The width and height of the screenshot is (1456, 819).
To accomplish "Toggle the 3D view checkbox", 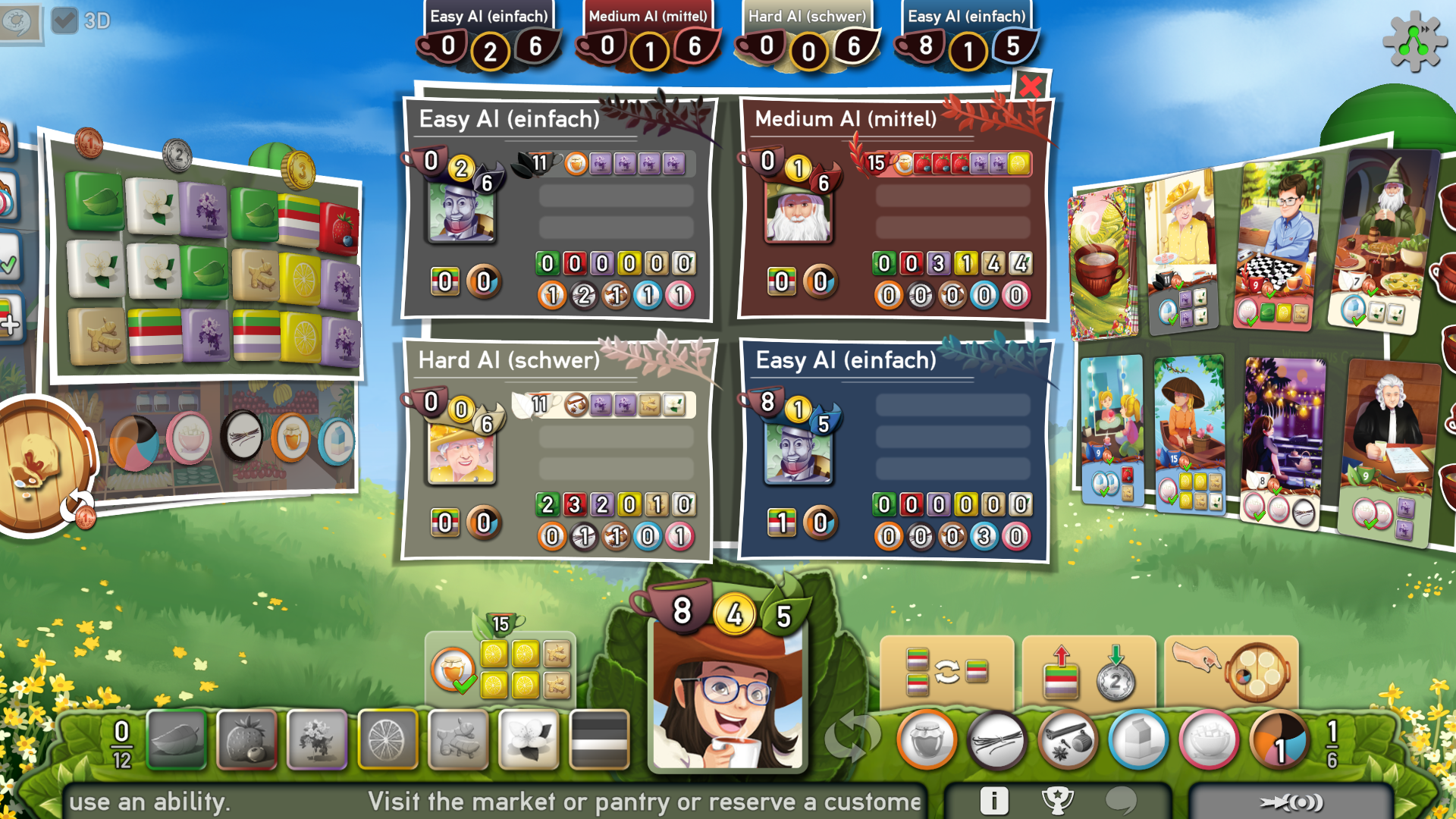I will coord(65,21).
